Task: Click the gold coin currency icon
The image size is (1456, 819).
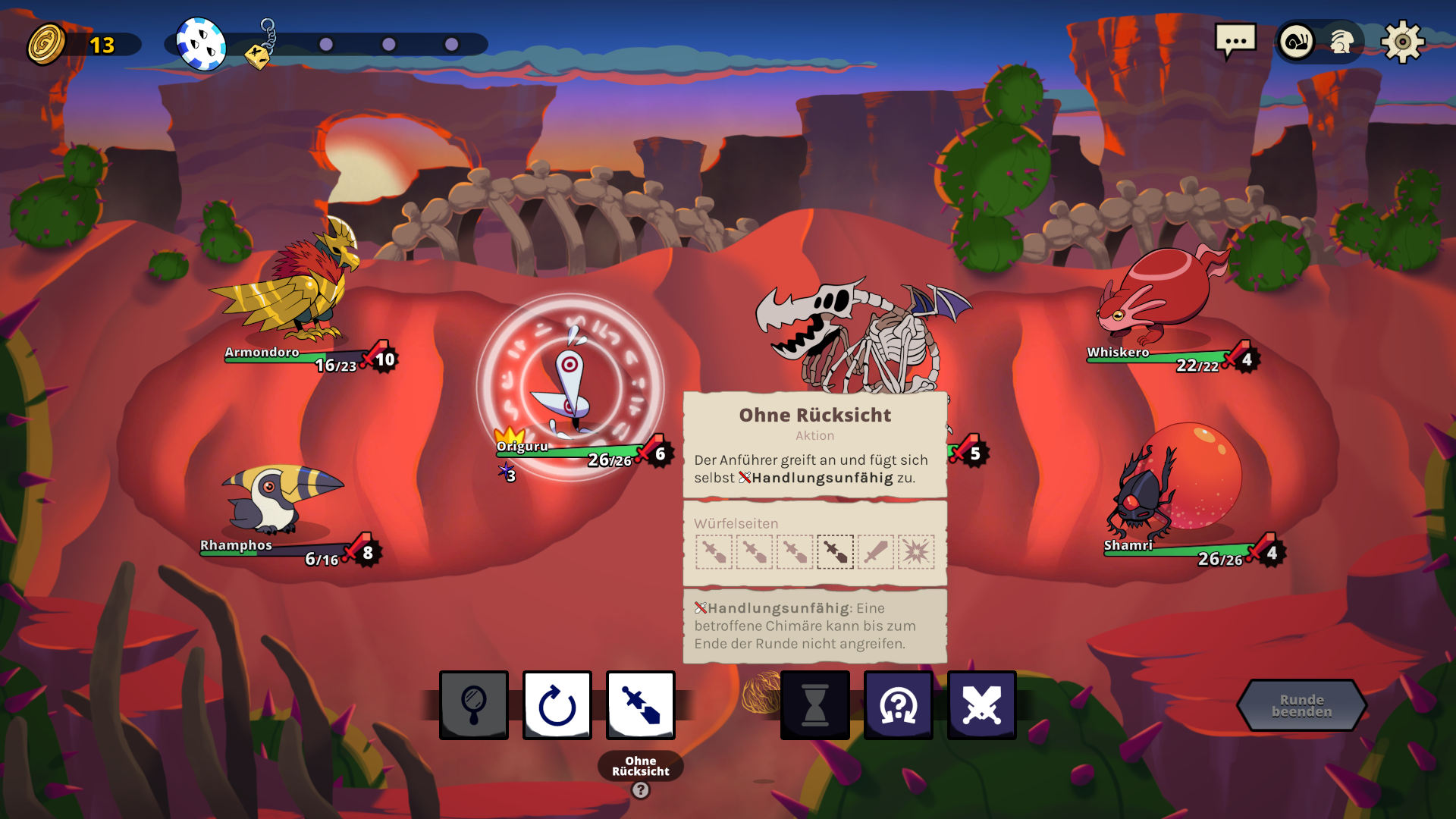Action: click(x=47, y=45)
